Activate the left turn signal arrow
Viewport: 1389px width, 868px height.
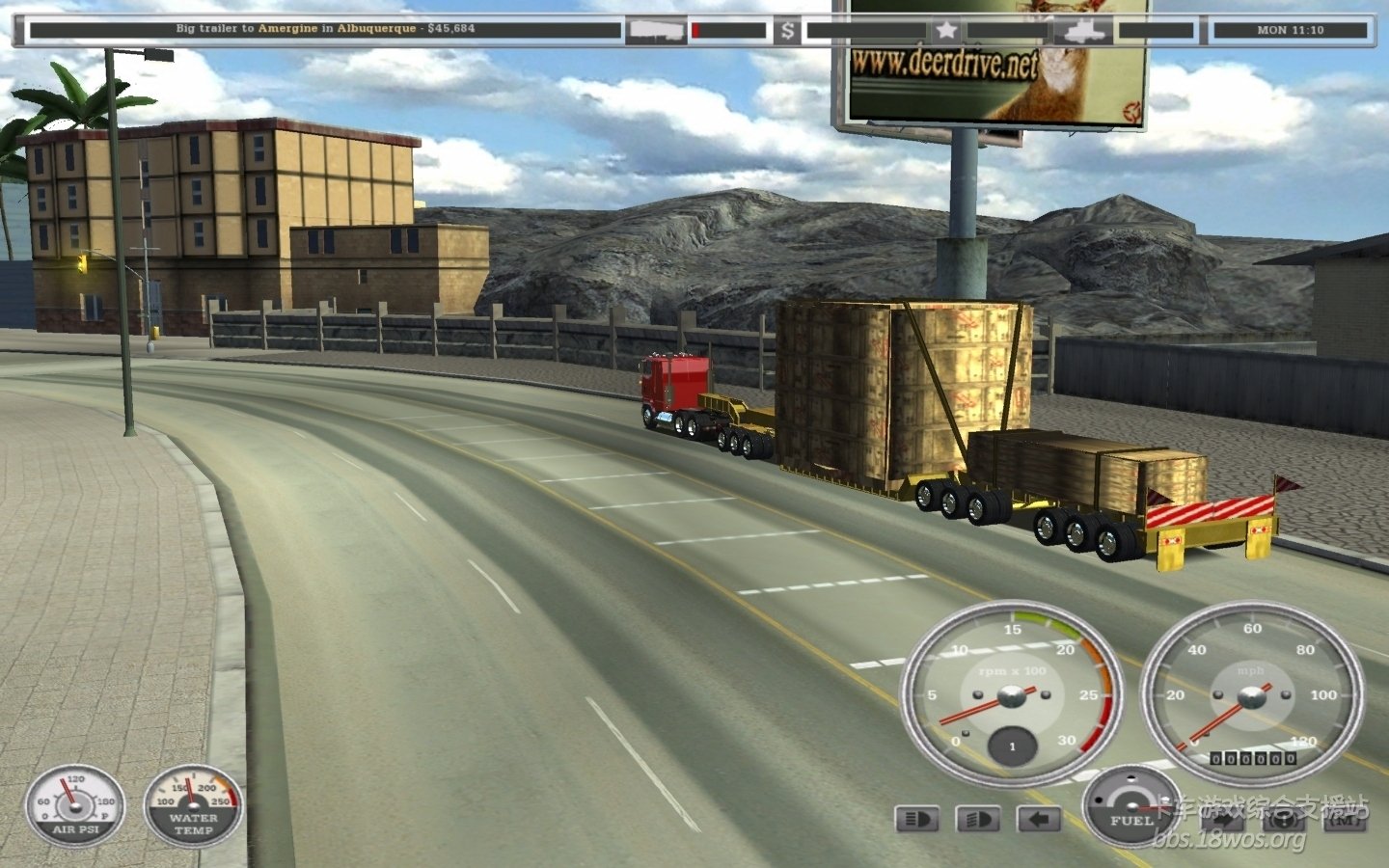(x=1039, y=820)
